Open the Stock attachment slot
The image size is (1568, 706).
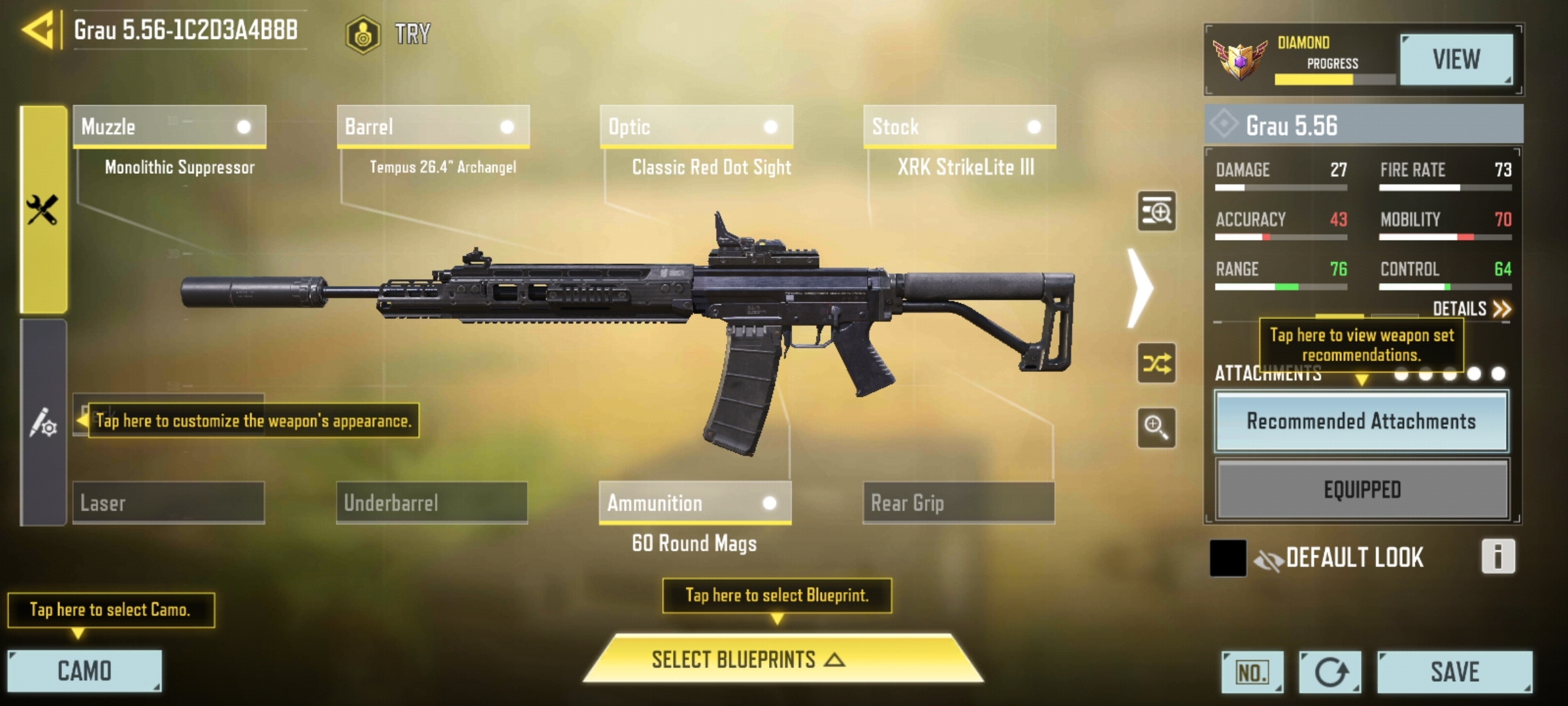(x=959, y=127)
